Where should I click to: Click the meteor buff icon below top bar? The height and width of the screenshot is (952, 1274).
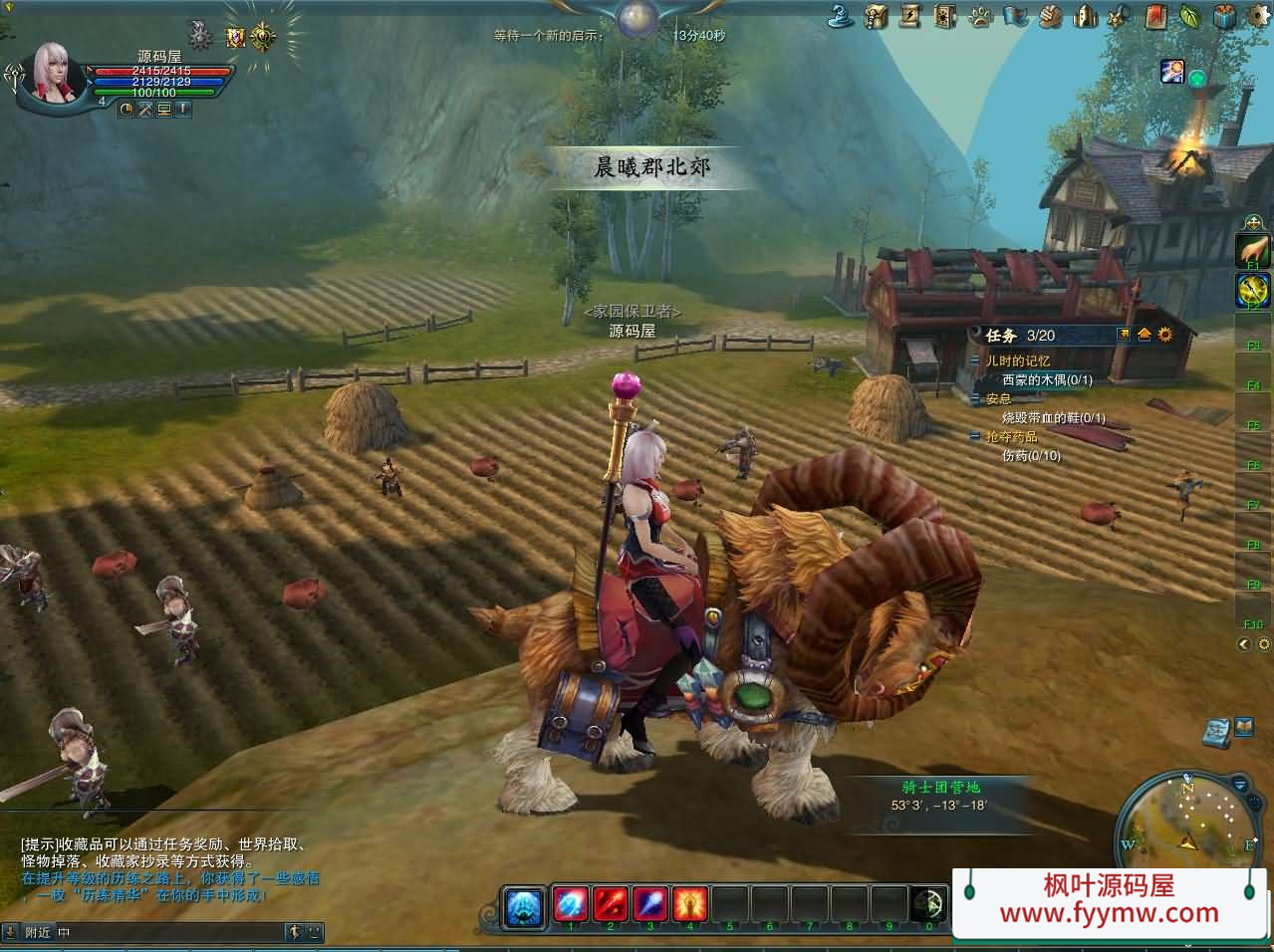coord(1171,71)
